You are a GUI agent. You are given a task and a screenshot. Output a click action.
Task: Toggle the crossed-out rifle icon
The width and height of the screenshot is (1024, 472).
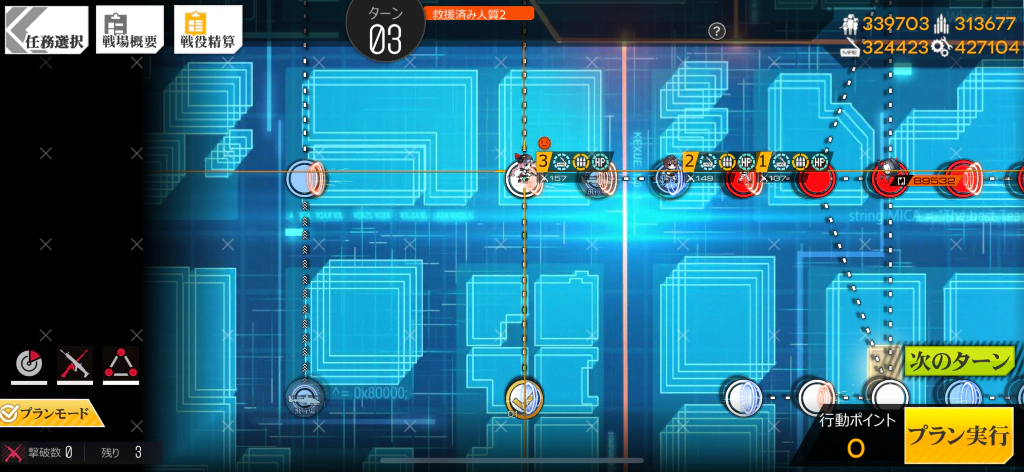tap(75, 365)
